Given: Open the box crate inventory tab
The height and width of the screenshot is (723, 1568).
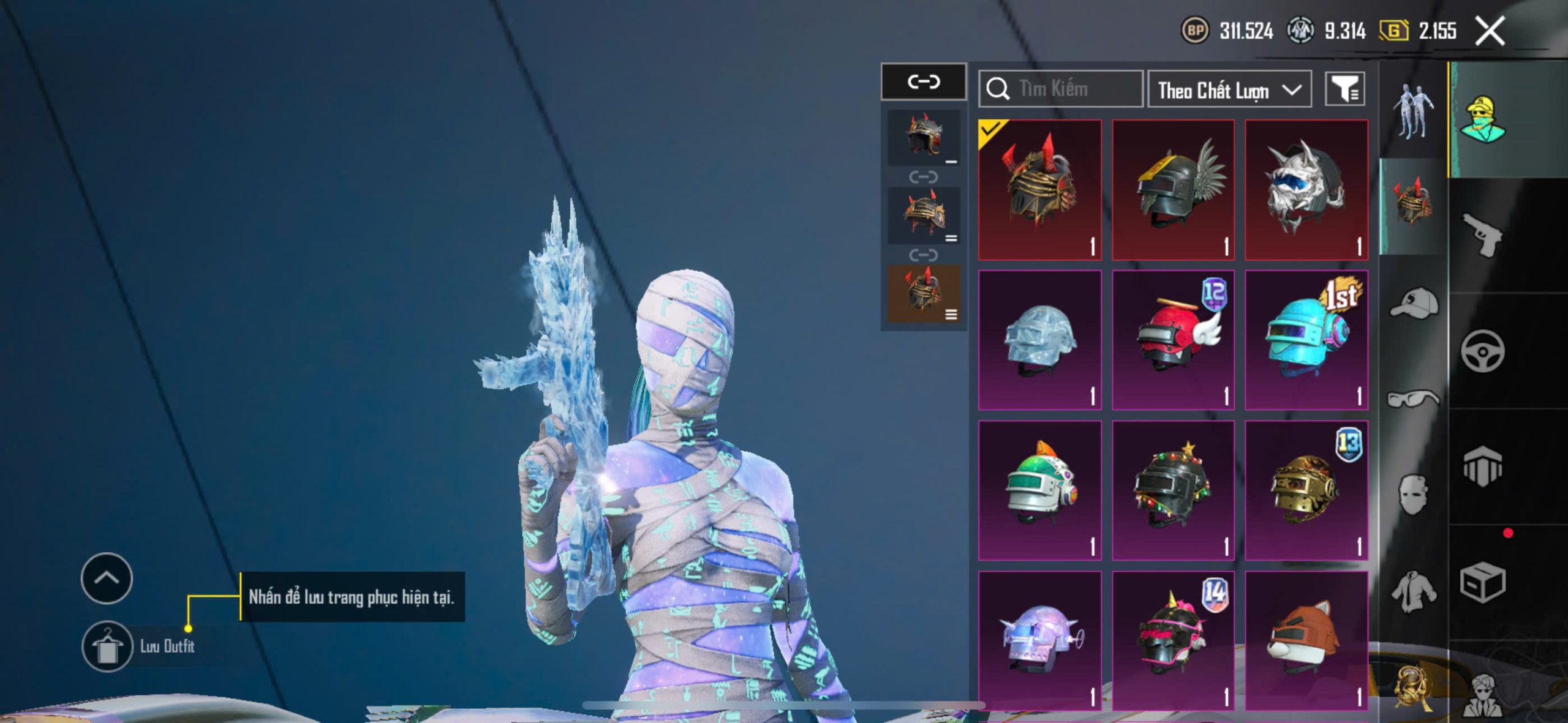Looking at the screenshot, I should point(1482,583).
